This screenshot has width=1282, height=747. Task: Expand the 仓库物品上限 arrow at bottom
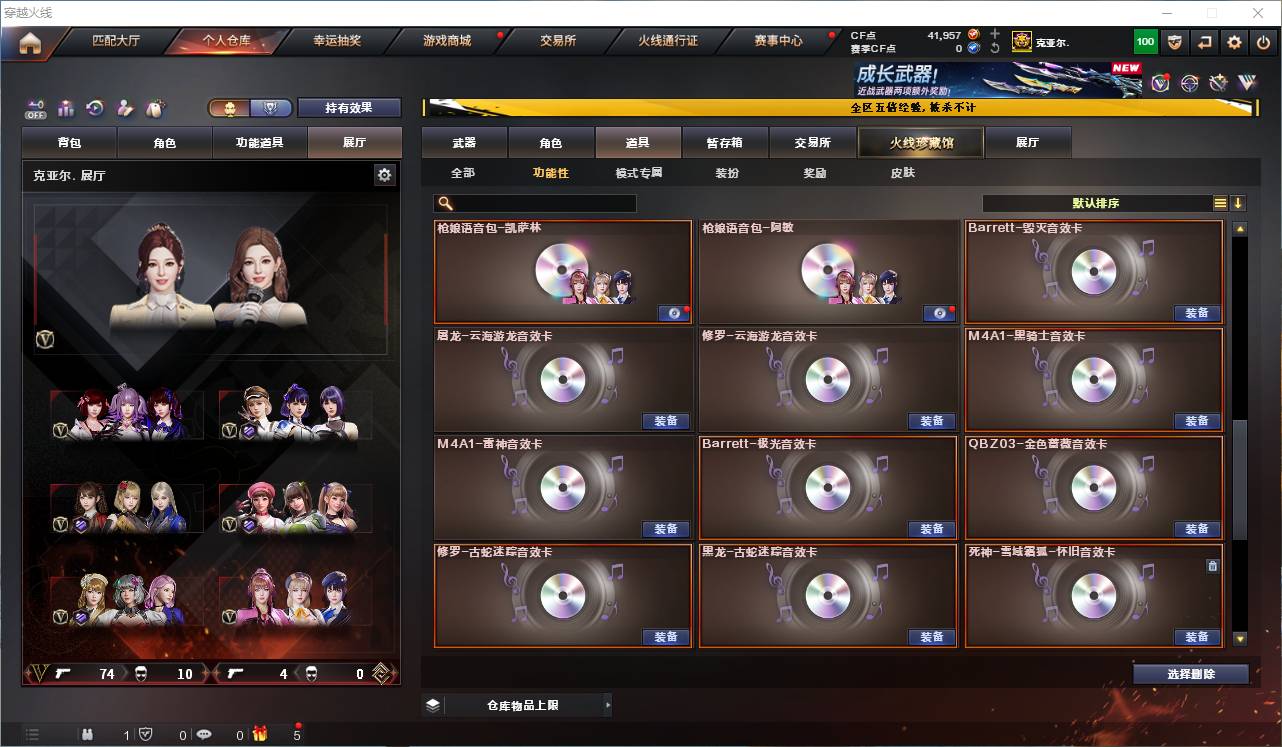[608, 704]
